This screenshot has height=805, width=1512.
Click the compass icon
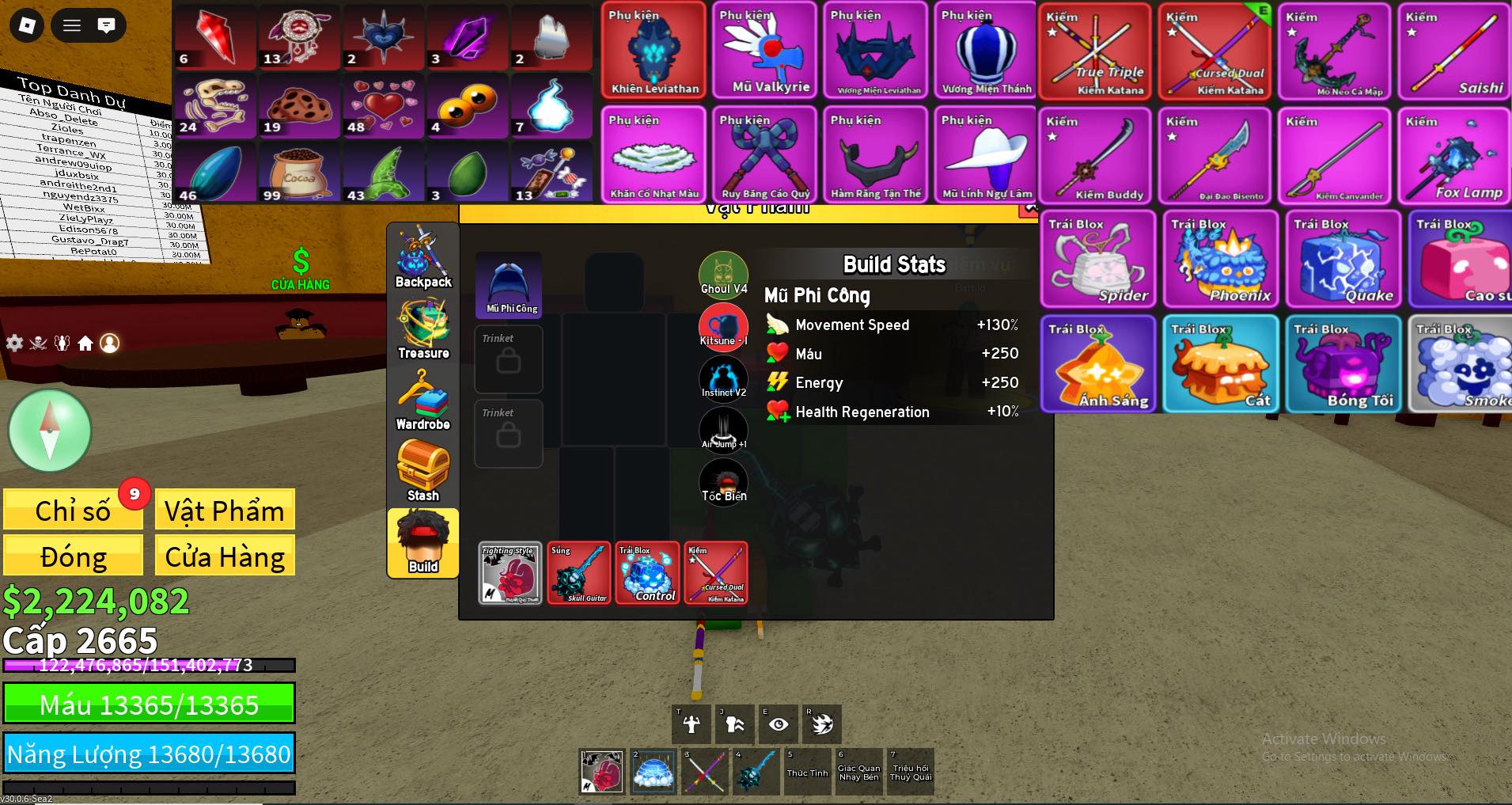click(x=49, y=431)
